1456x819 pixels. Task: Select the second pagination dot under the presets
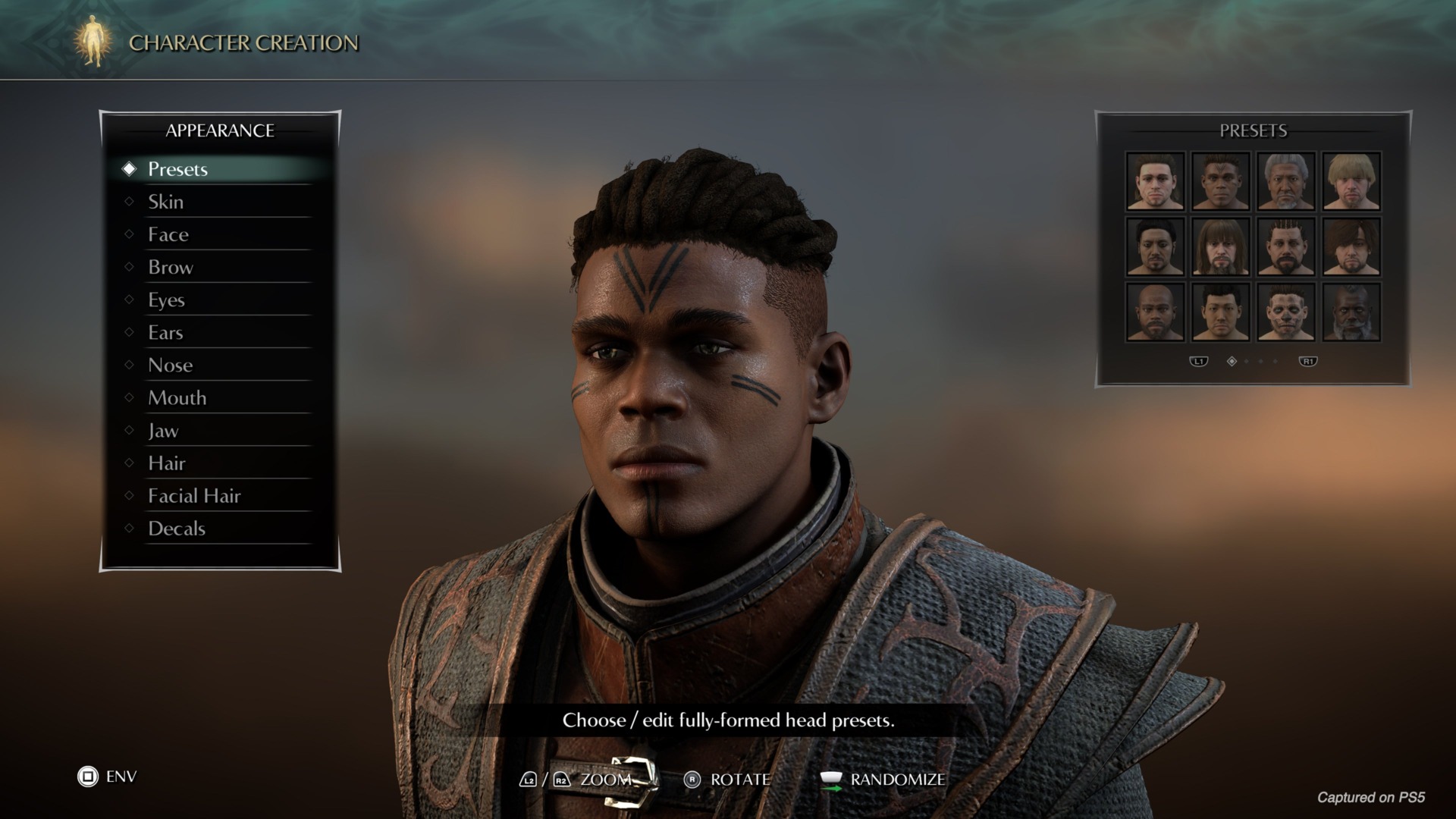click(1247, 362)
